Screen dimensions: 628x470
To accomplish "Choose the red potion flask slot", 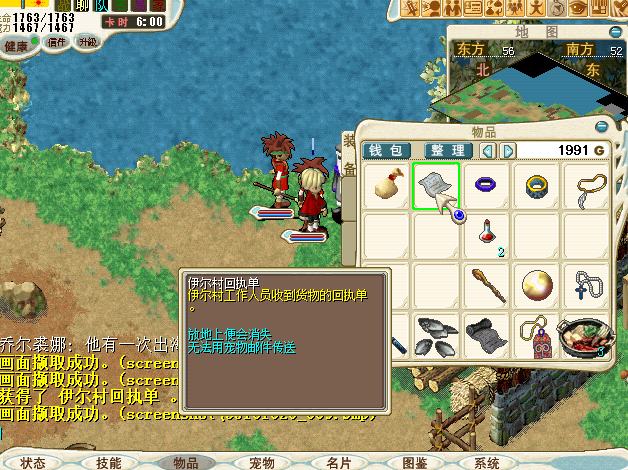I will tap(487, 235).
